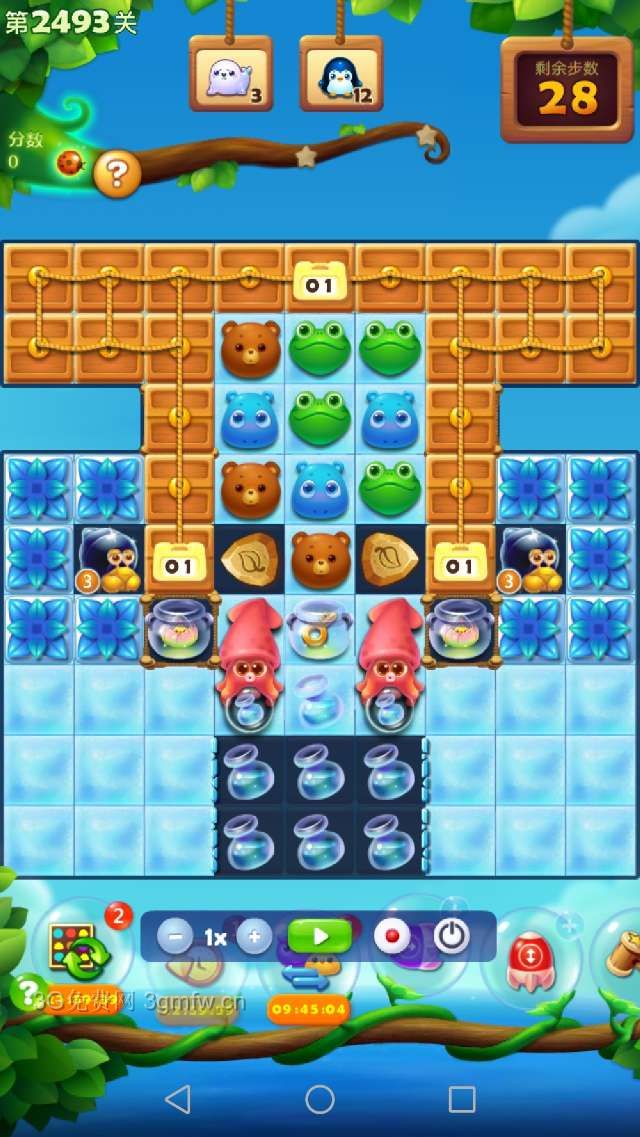Increase playback speed with the plus button
Screen dimensions: 640x1137
(254, 937)
